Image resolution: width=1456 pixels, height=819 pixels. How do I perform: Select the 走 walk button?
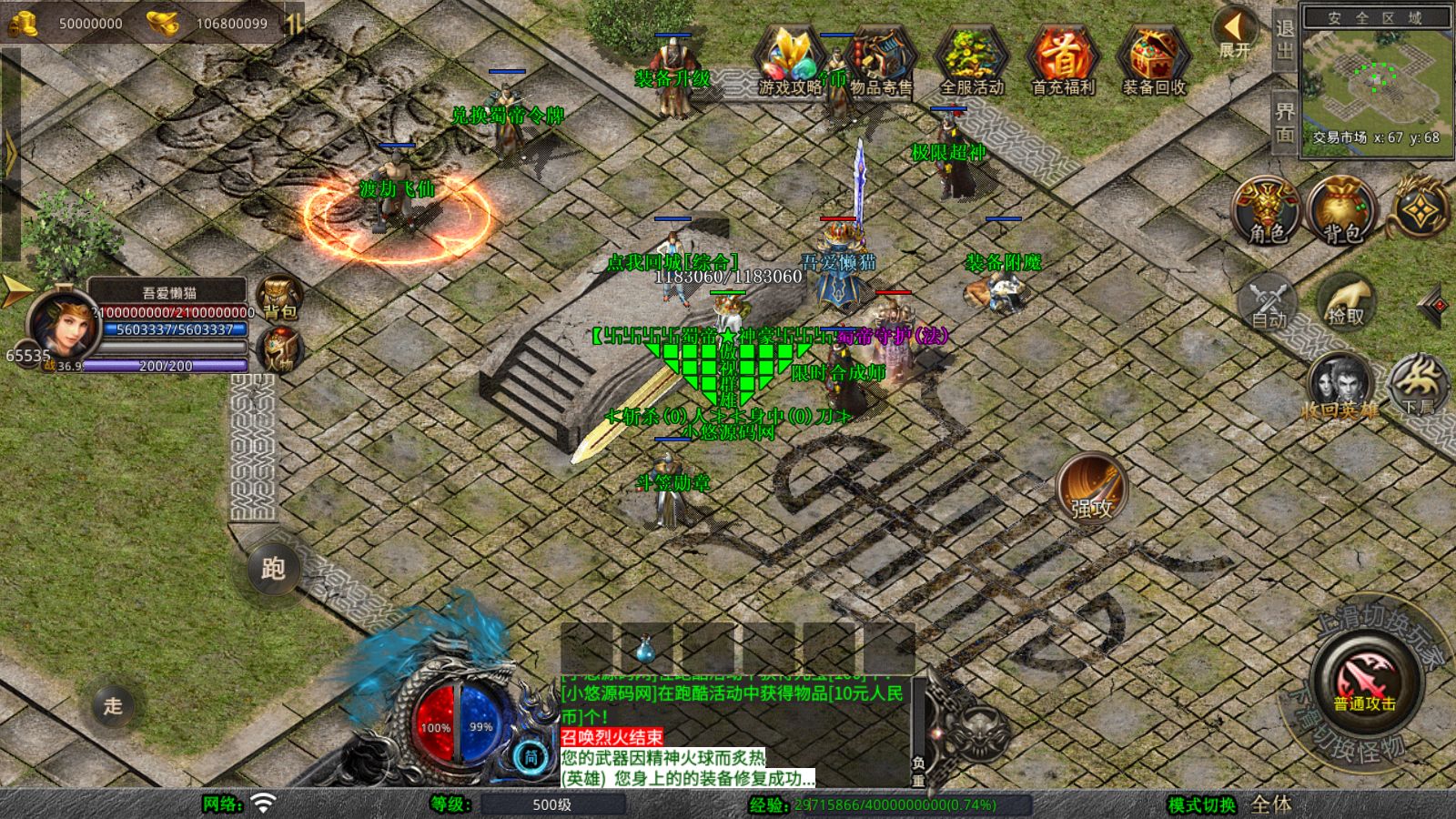point(113,705)
